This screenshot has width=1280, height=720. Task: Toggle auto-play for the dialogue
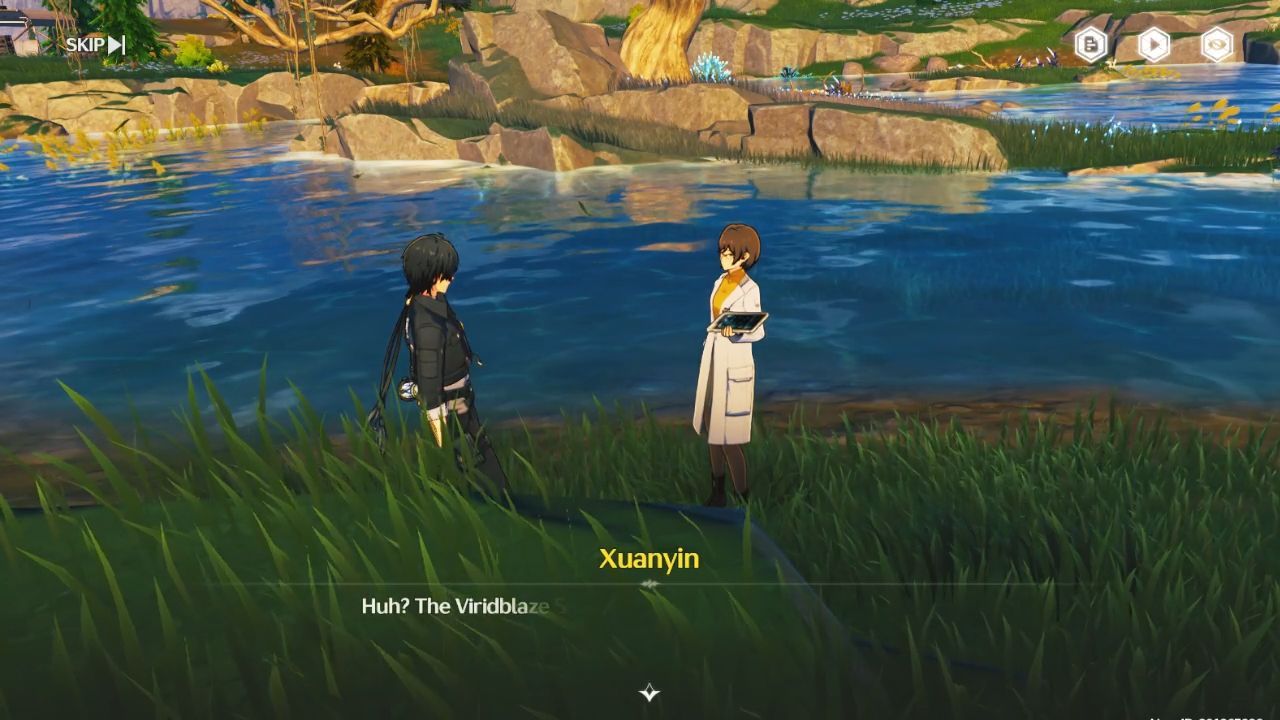[x=1154, y=44]
